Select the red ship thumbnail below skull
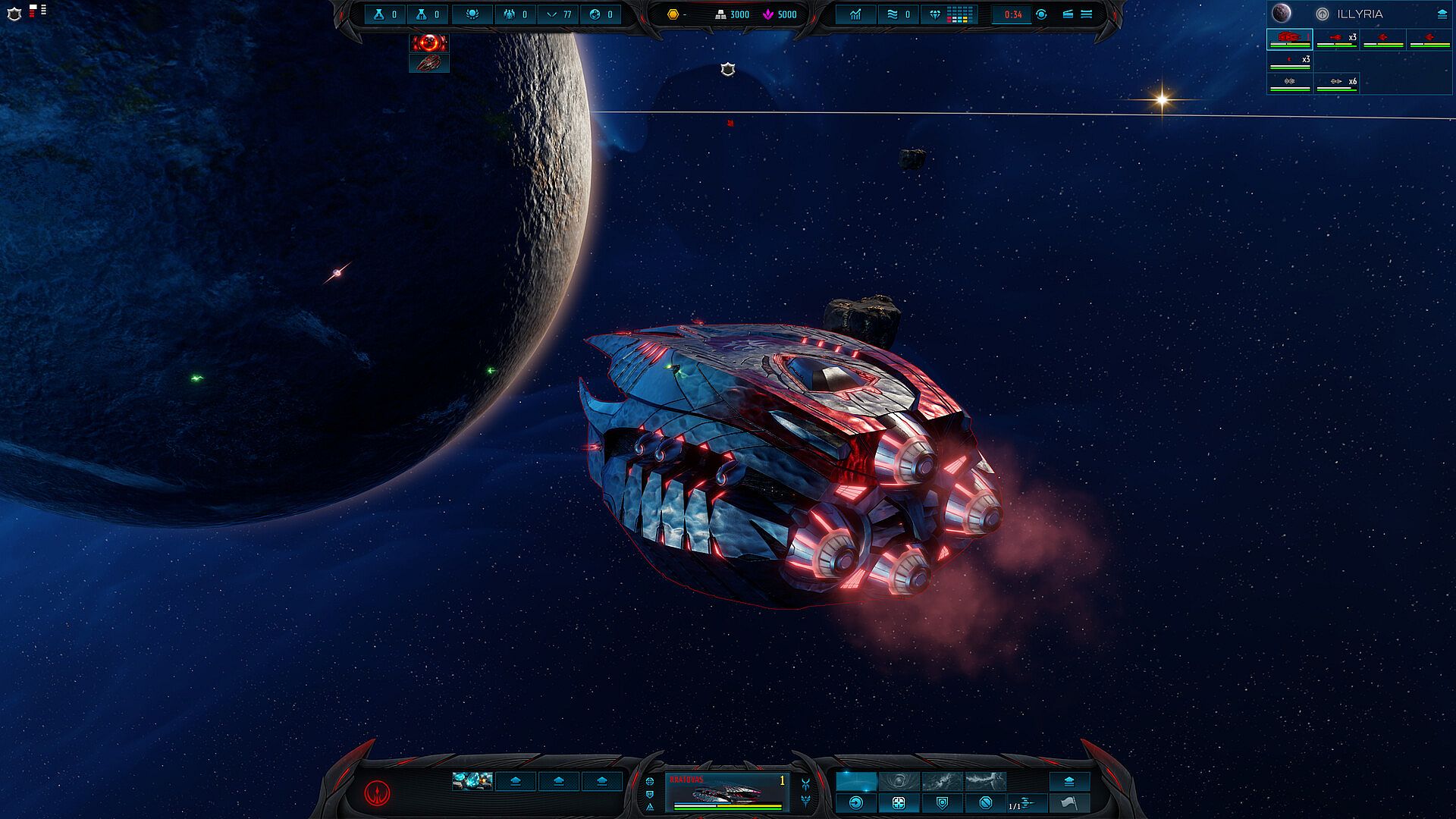Viewport: 1456px width, 819px height. tap(429, 63)
